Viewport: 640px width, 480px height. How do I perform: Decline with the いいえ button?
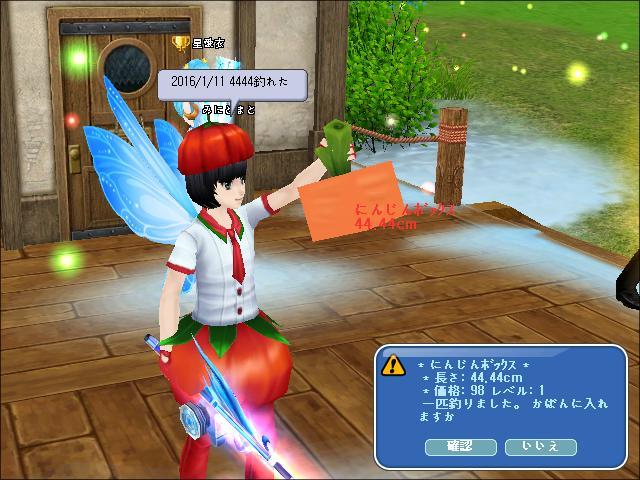click(x=539, y=445)
